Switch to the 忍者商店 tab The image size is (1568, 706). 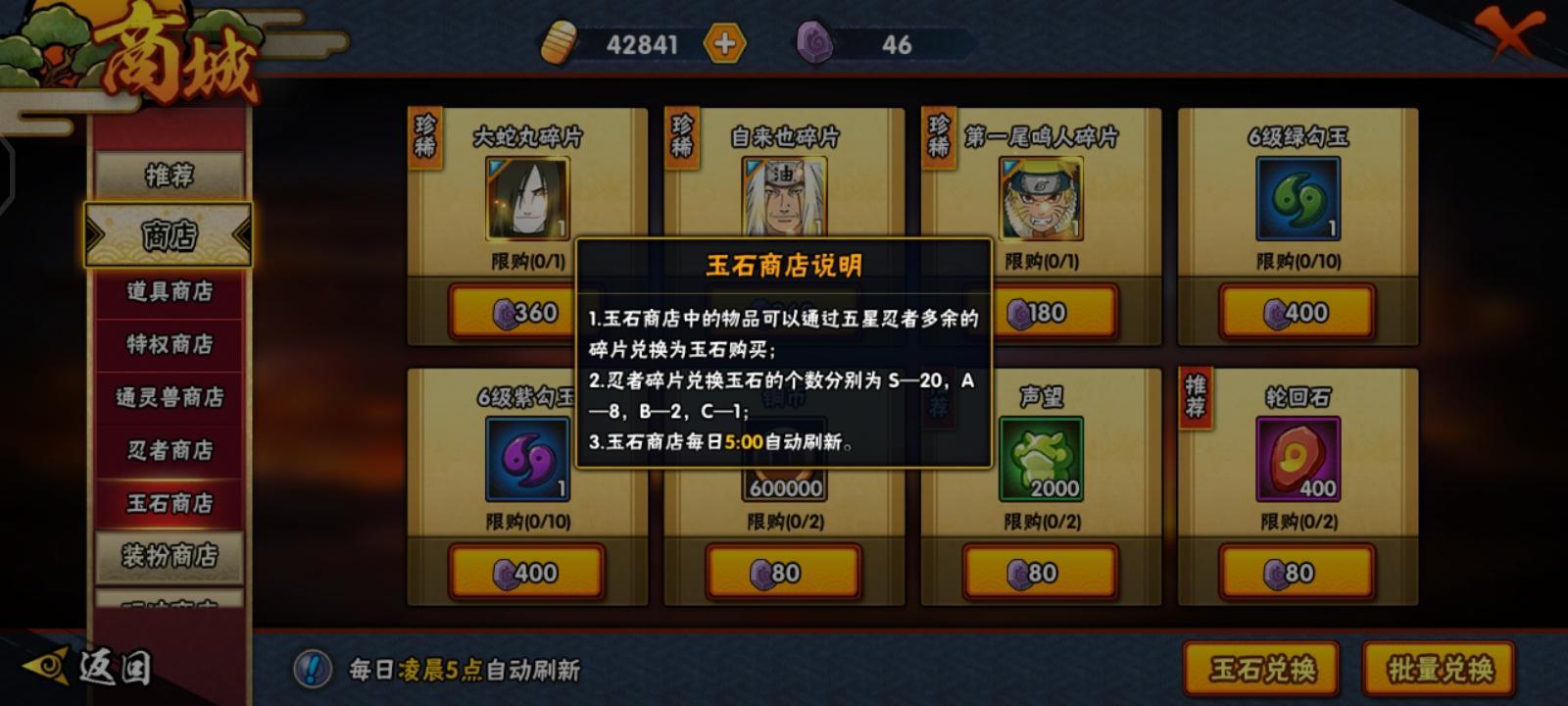169,452
